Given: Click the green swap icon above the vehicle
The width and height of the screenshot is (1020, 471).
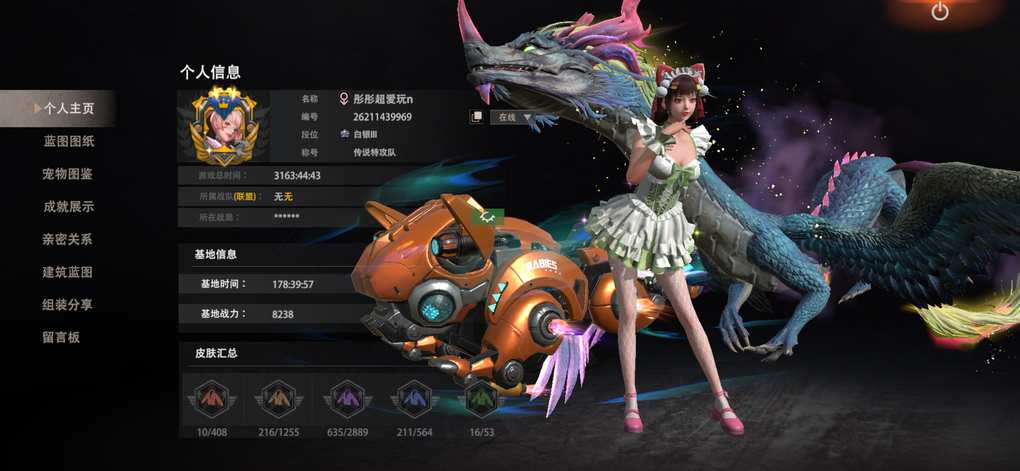Looking at the screenshot, I should (488, 215).
